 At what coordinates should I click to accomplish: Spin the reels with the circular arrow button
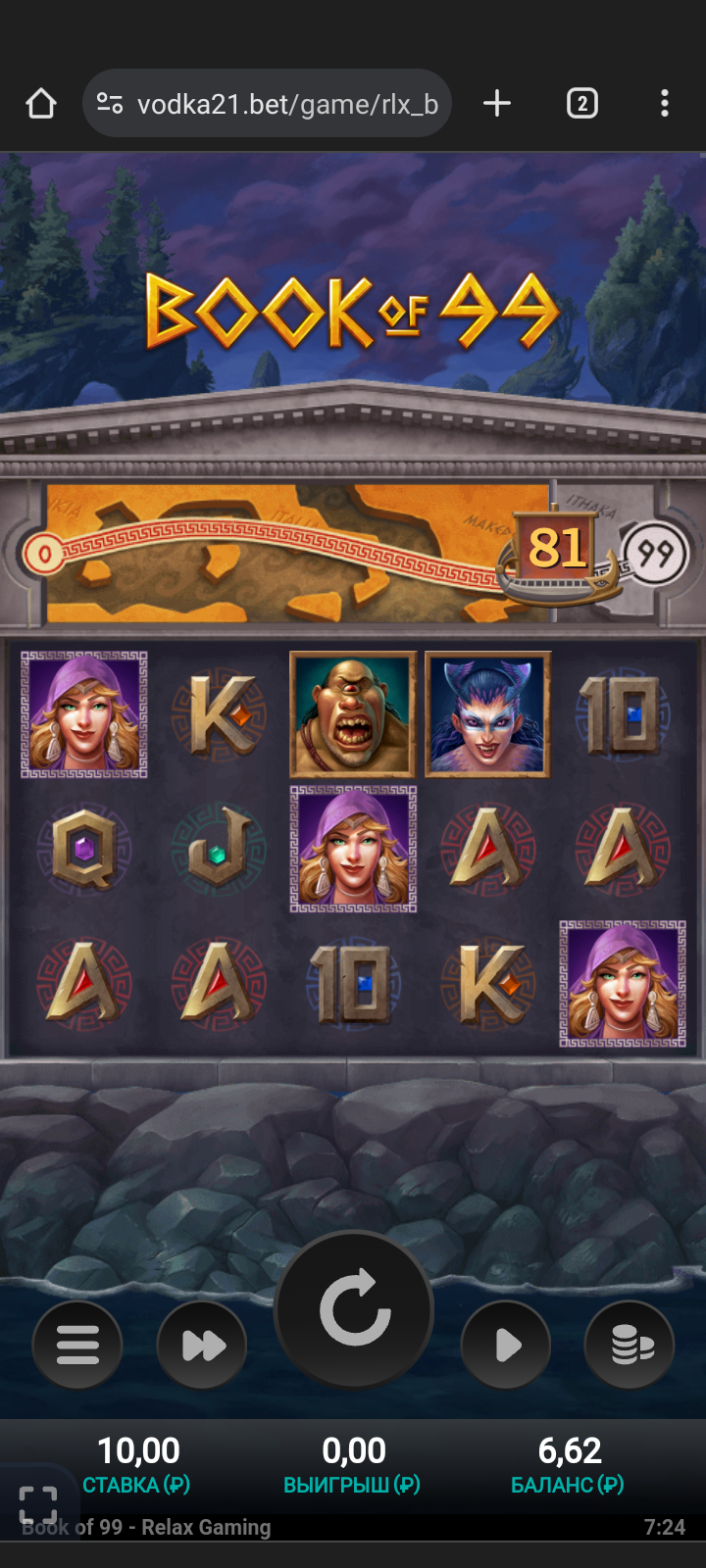pos(354,1309)
